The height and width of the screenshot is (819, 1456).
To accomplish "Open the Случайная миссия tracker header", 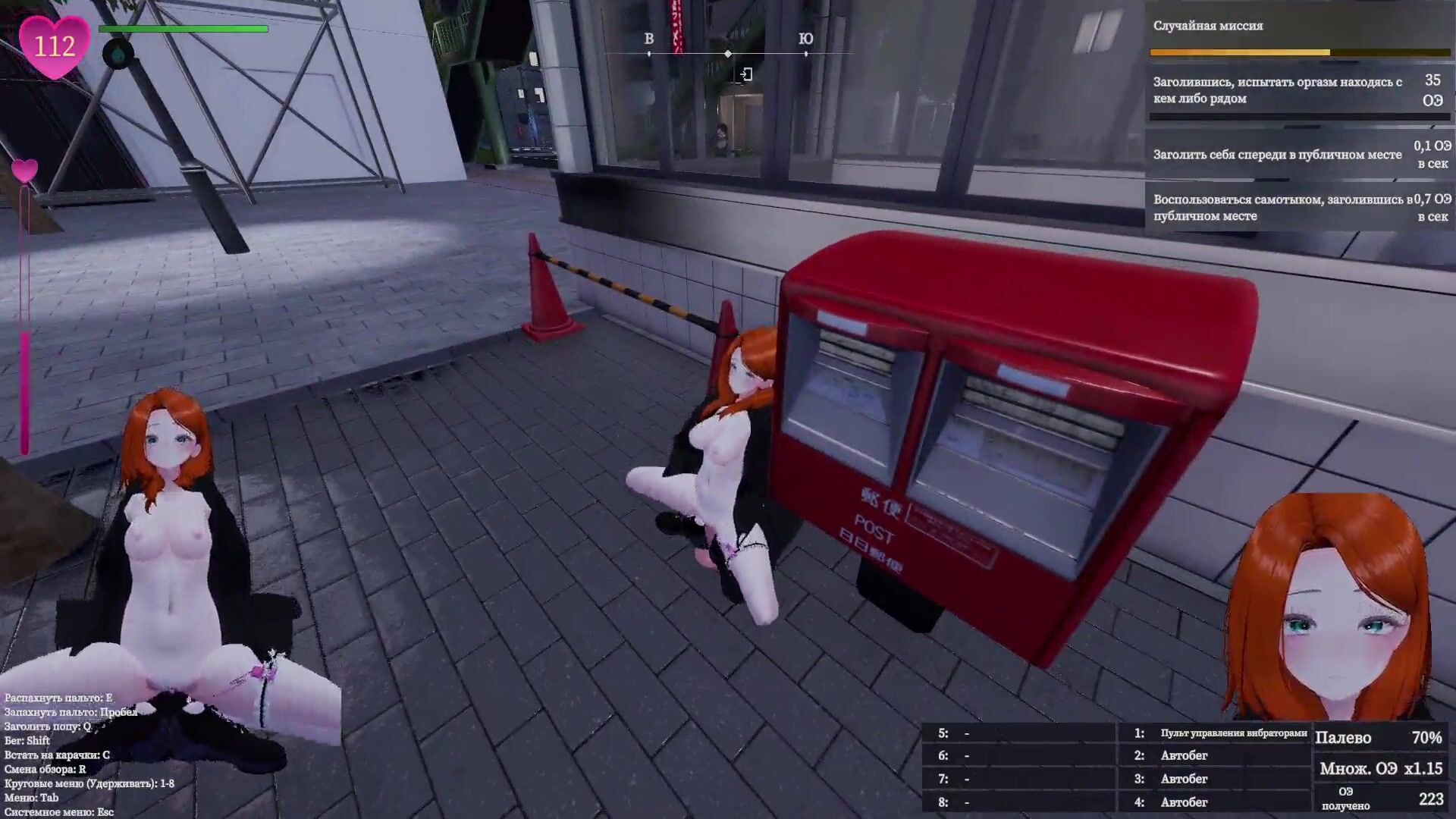I will pyautogui.click(x=1208, y=26).
